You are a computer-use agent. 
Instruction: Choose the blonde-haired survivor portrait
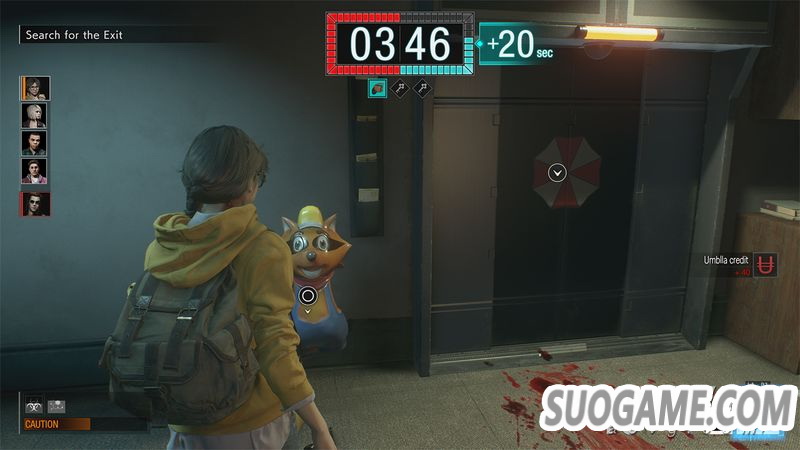pyautogui.click(x=34, y=115)
